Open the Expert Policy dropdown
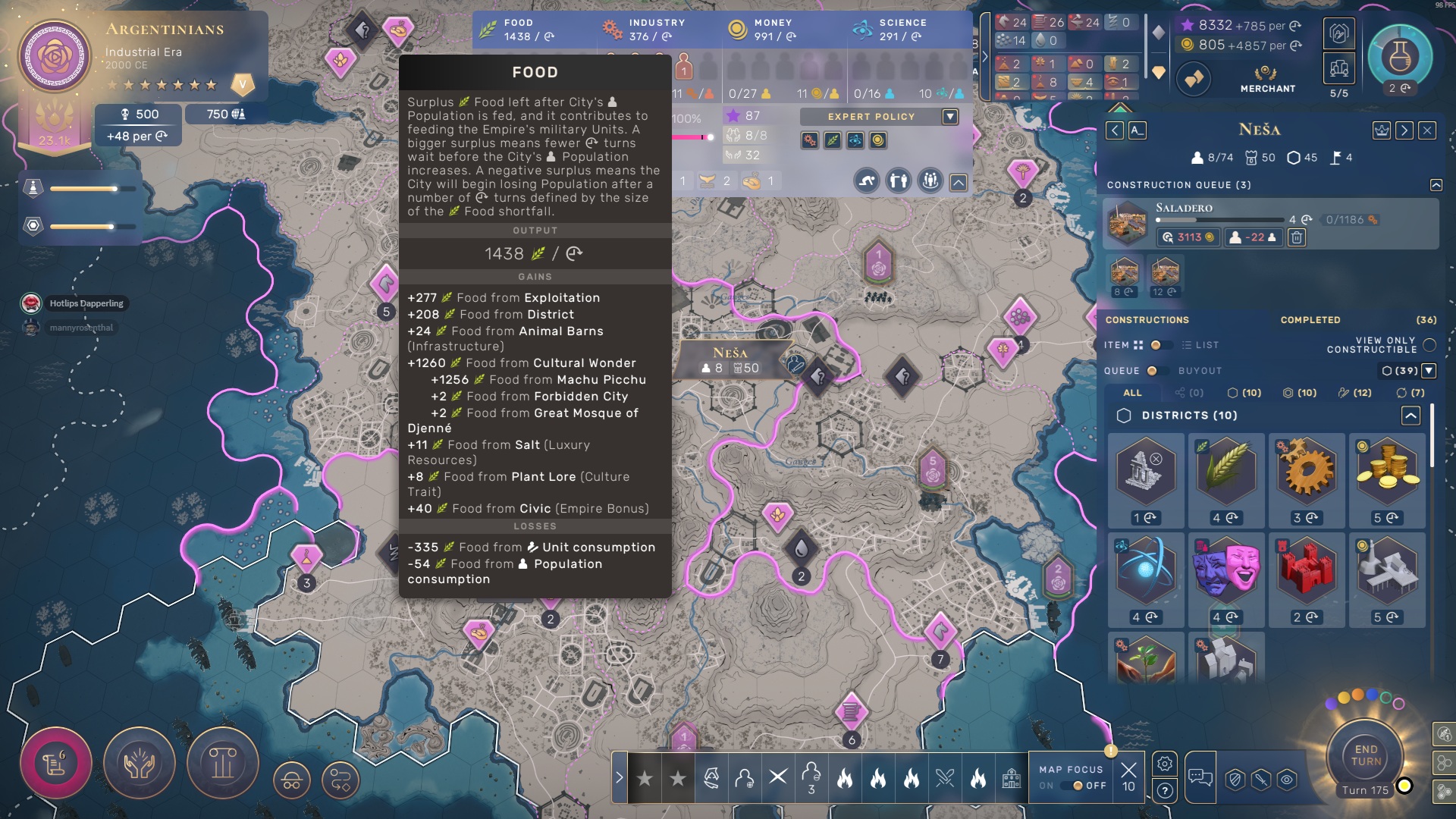This screenshot has height=819, width=1456. point(950,117)
